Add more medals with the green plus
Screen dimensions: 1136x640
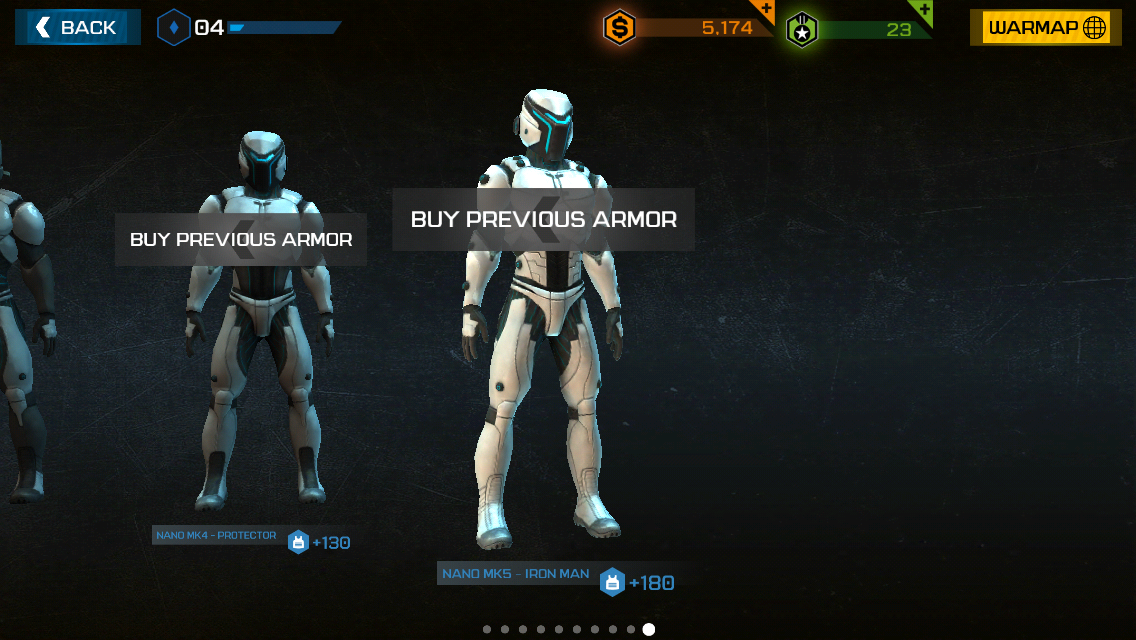[x=922, y=10]
